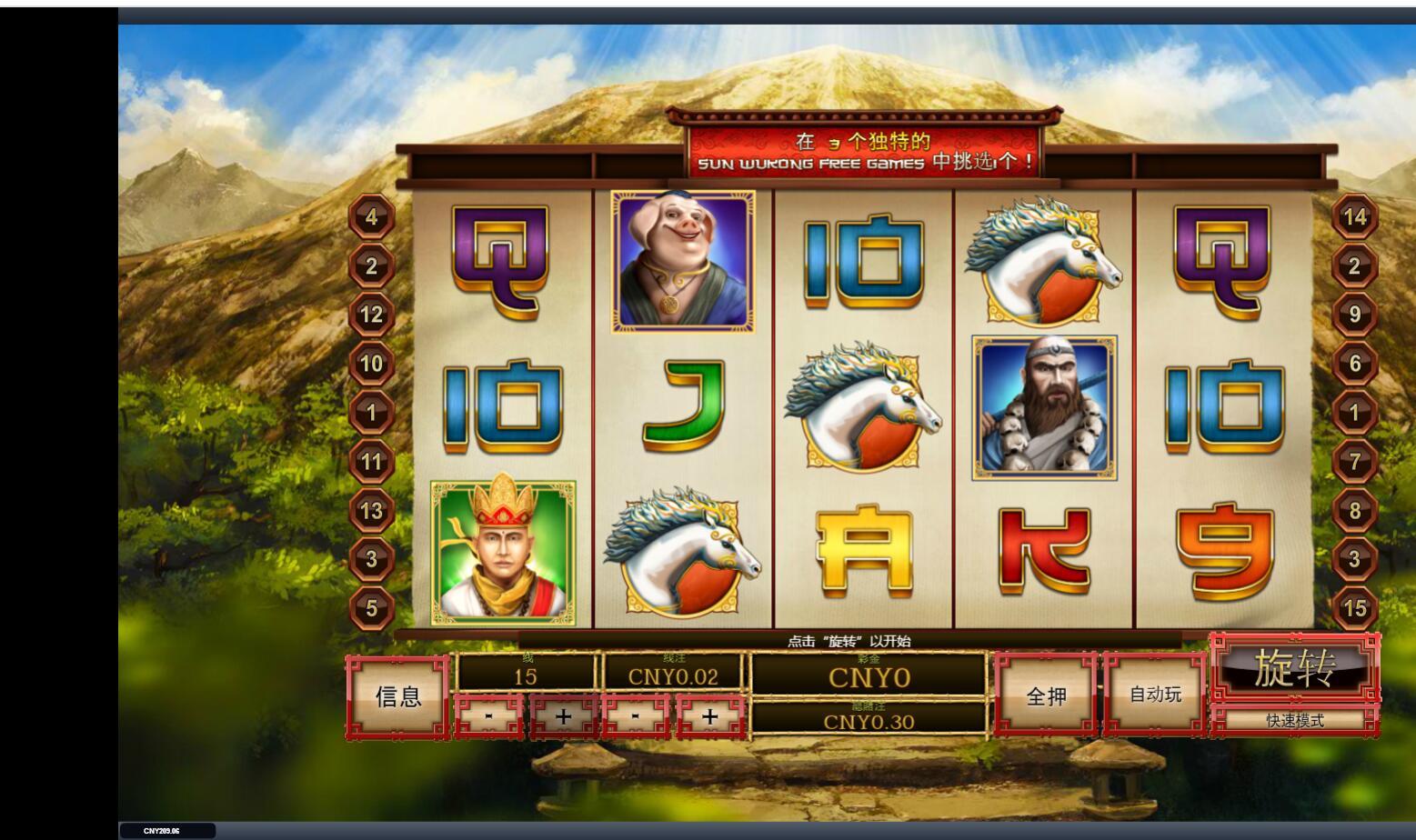This screenshot has width=1416, height=840.
Task: Open the 信息 info paytable
Action: pos(398,696)
